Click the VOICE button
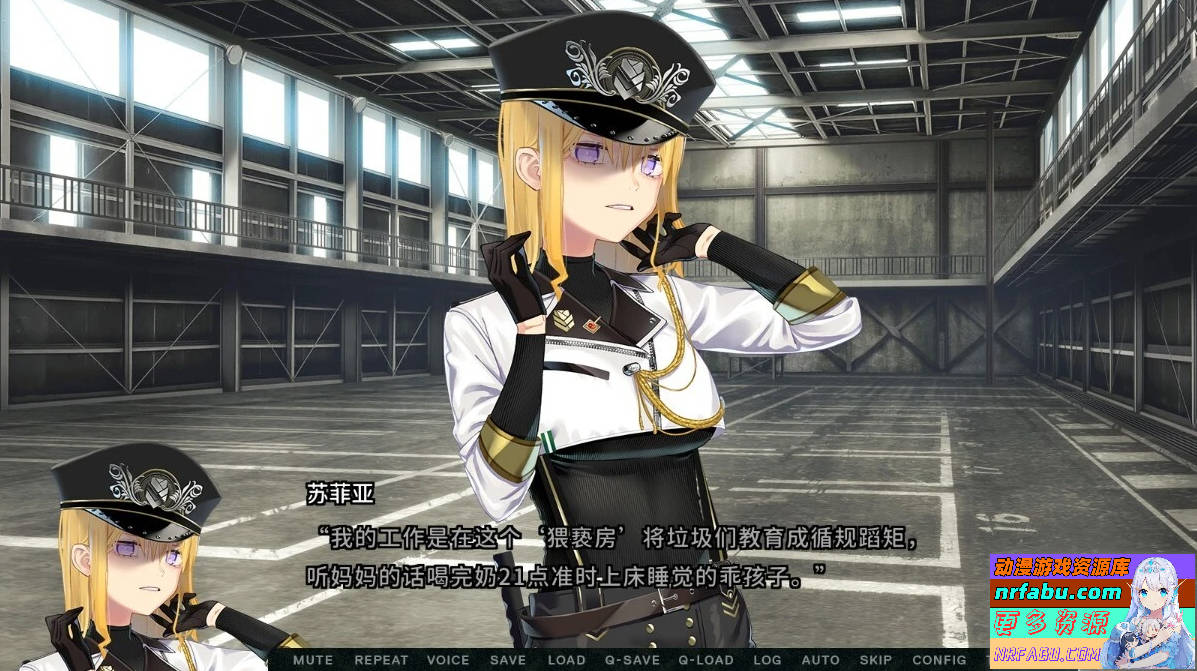Screen dimensions: 1197x671 tap(447, 660)
